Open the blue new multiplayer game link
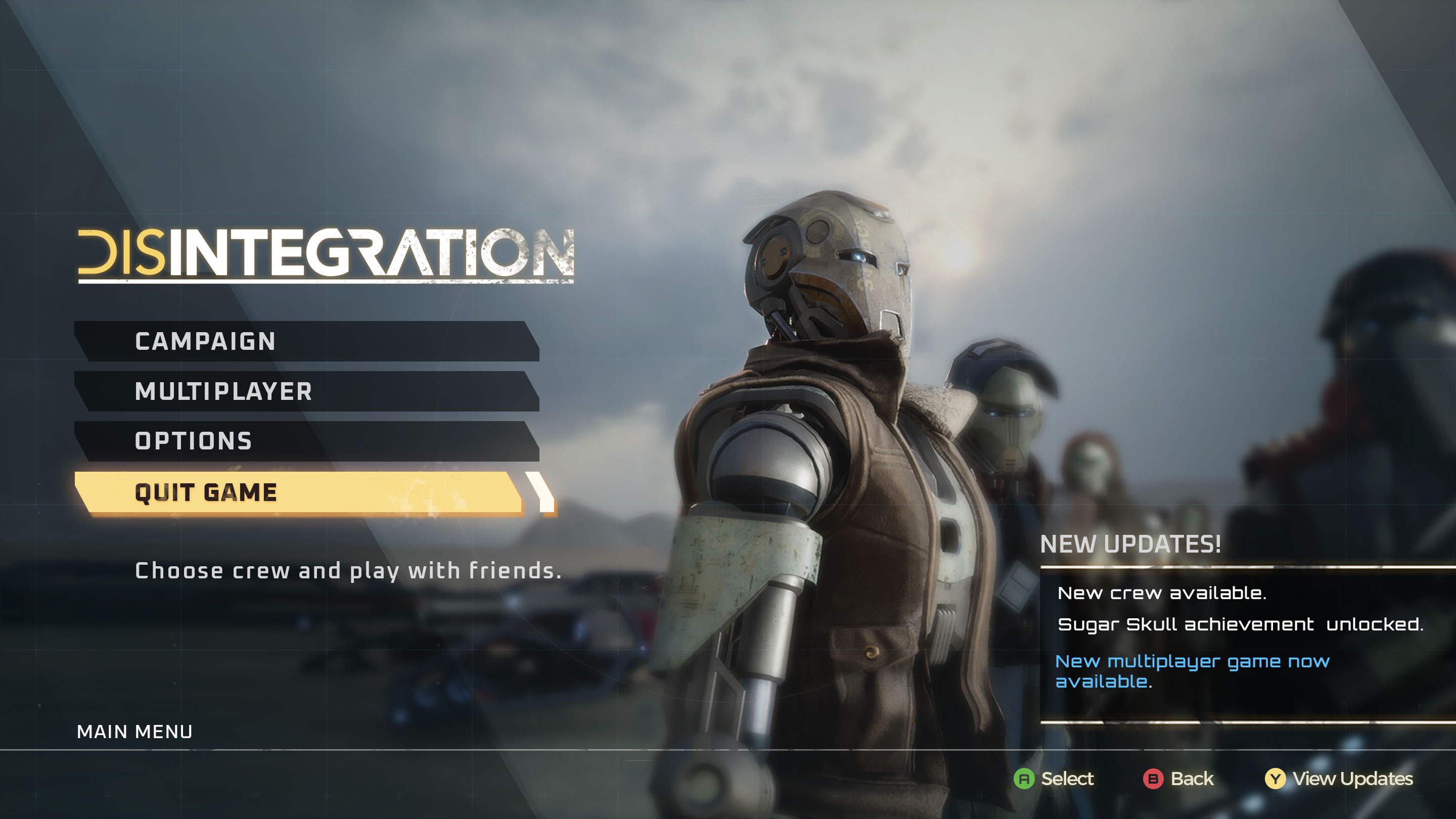The width and height of the screenshot is (1456, 819). pyautogui.click(x=1192, y=671)
